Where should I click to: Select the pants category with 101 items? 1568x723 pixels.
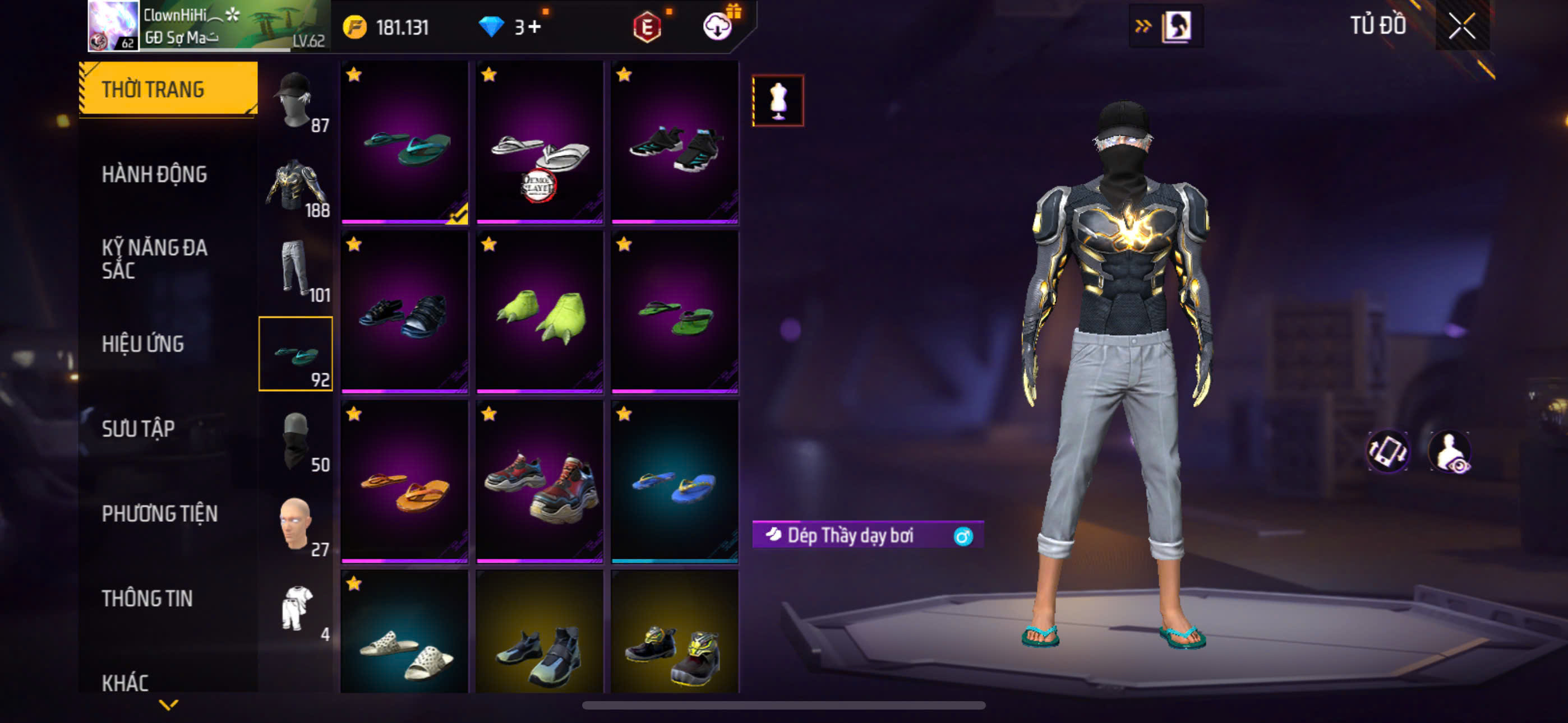[296, 269]
